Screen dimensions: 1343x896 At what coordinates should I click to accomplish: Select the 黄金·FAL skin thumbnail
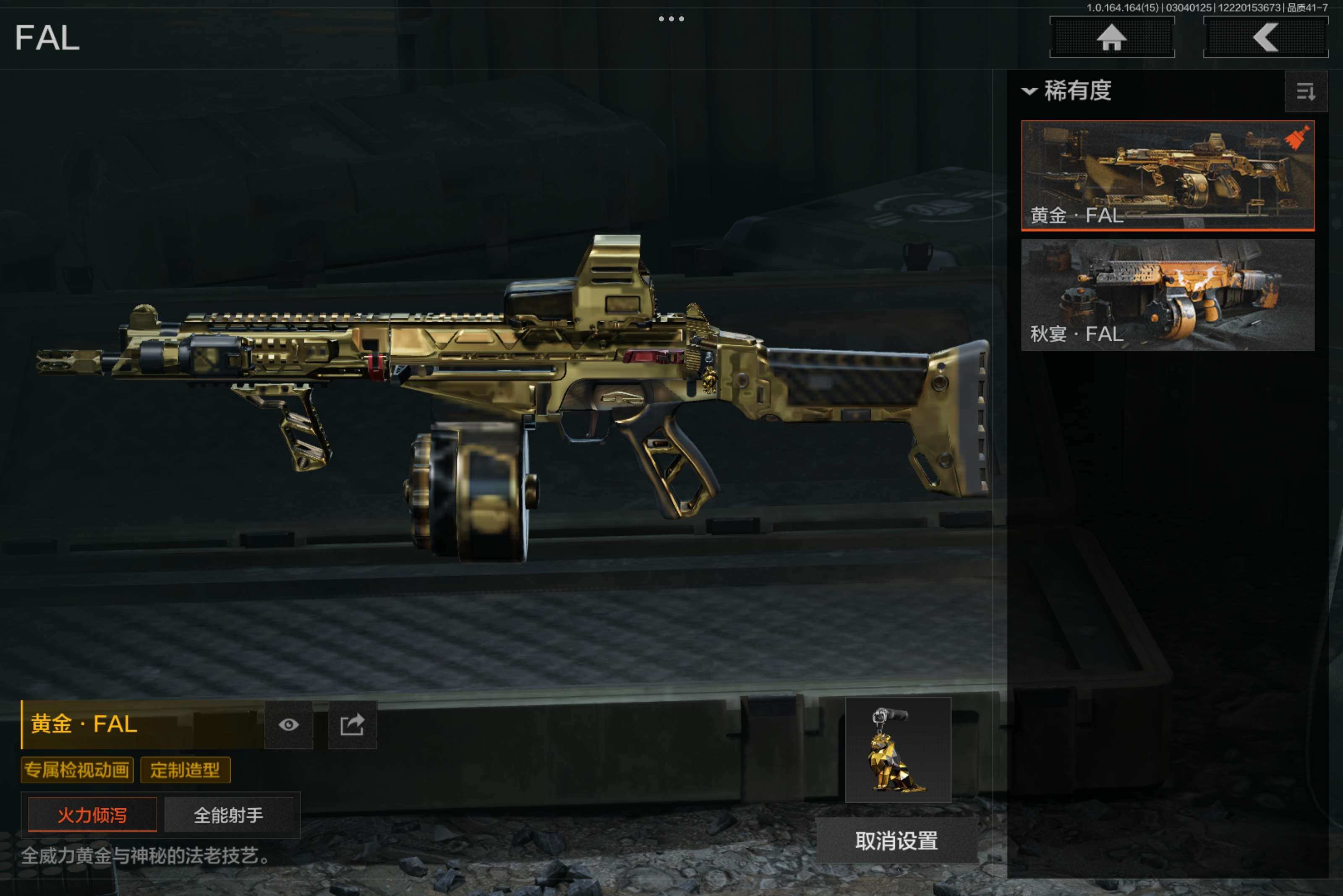1167,175
